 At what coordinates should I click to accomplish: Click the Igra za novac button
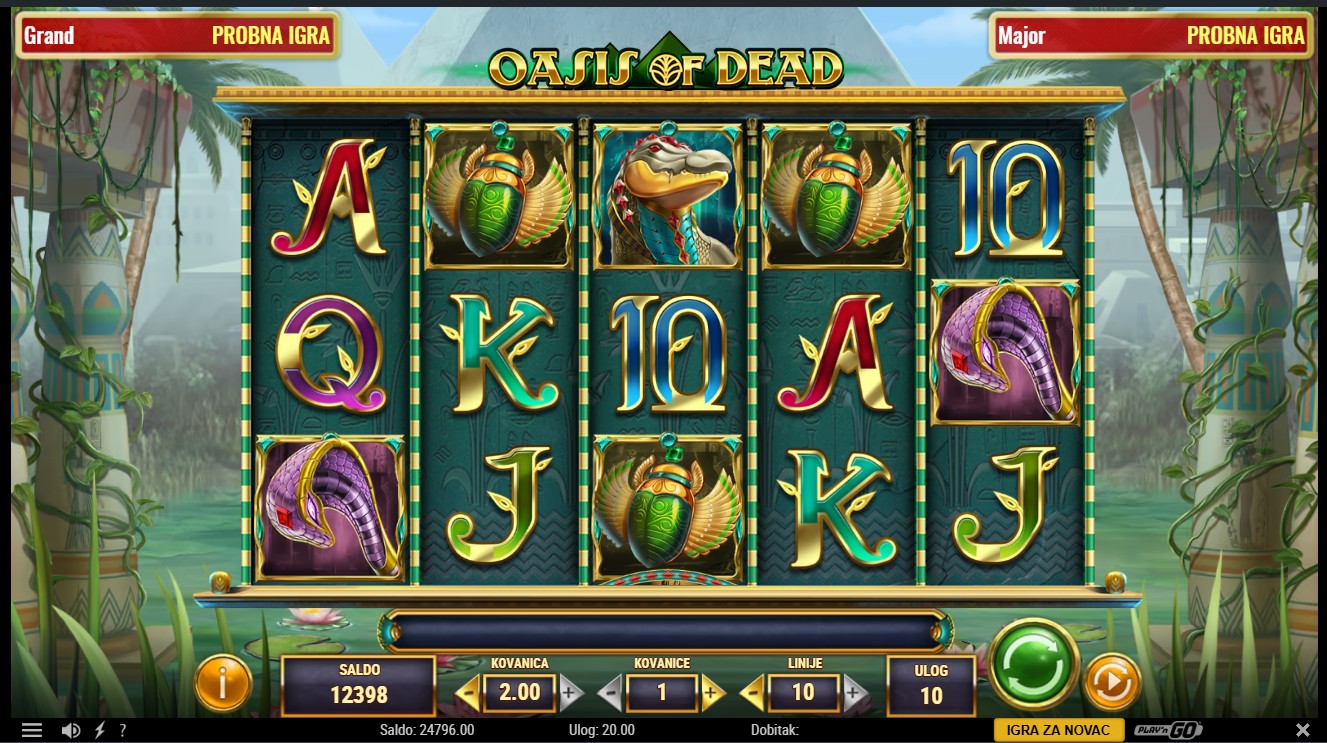tap(1059, 730)
